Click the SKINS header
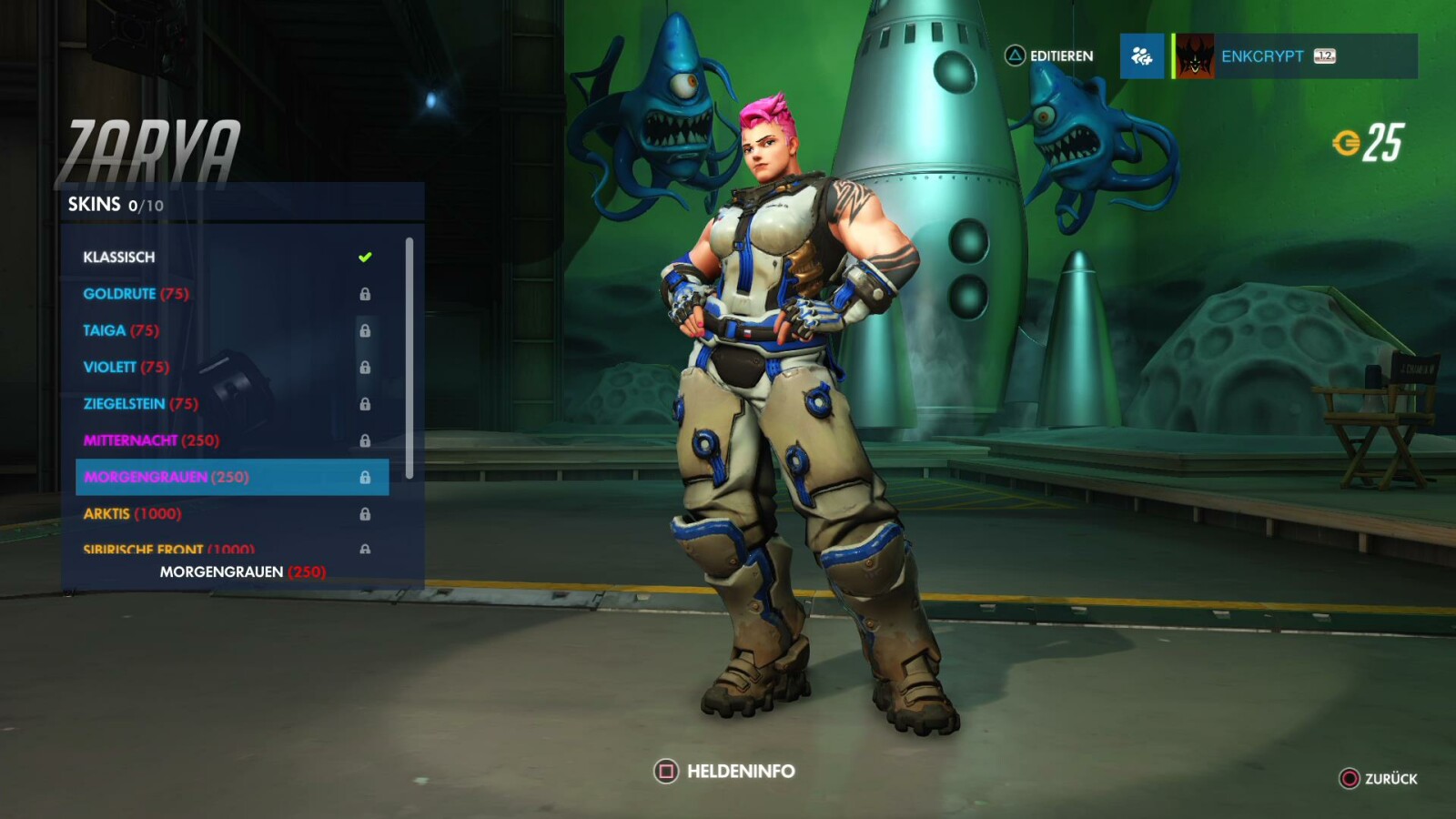 pos(96,205)
